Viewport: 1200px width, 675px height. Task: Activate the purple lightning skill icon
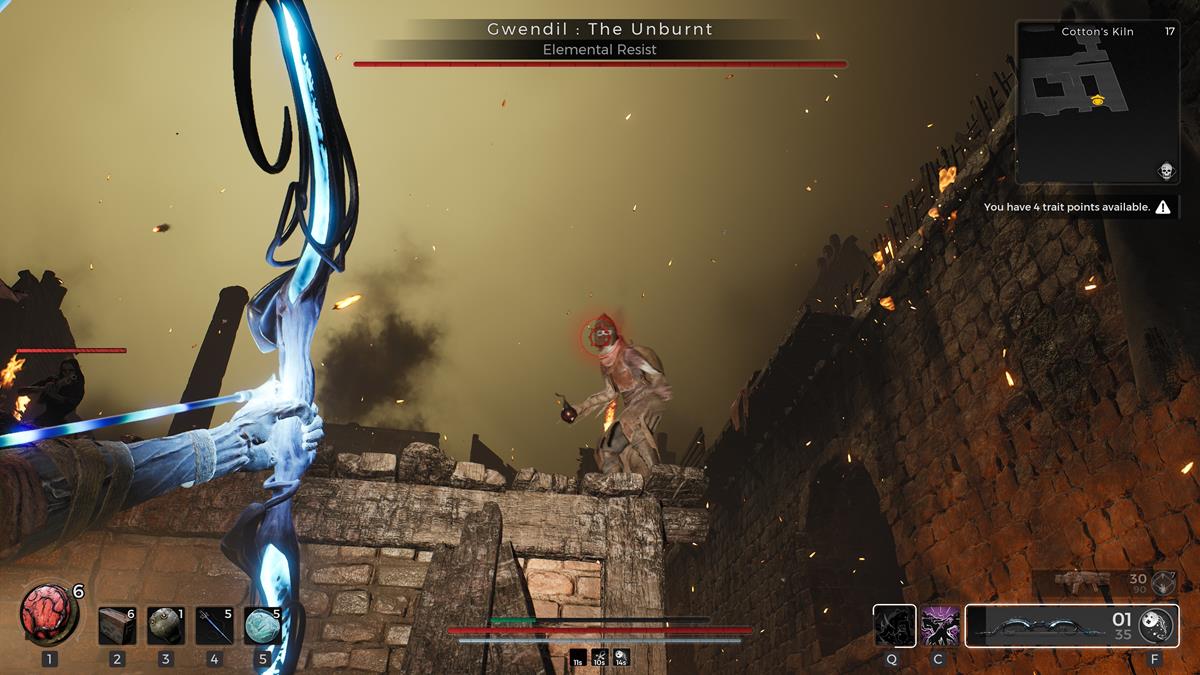click(940, 626)
